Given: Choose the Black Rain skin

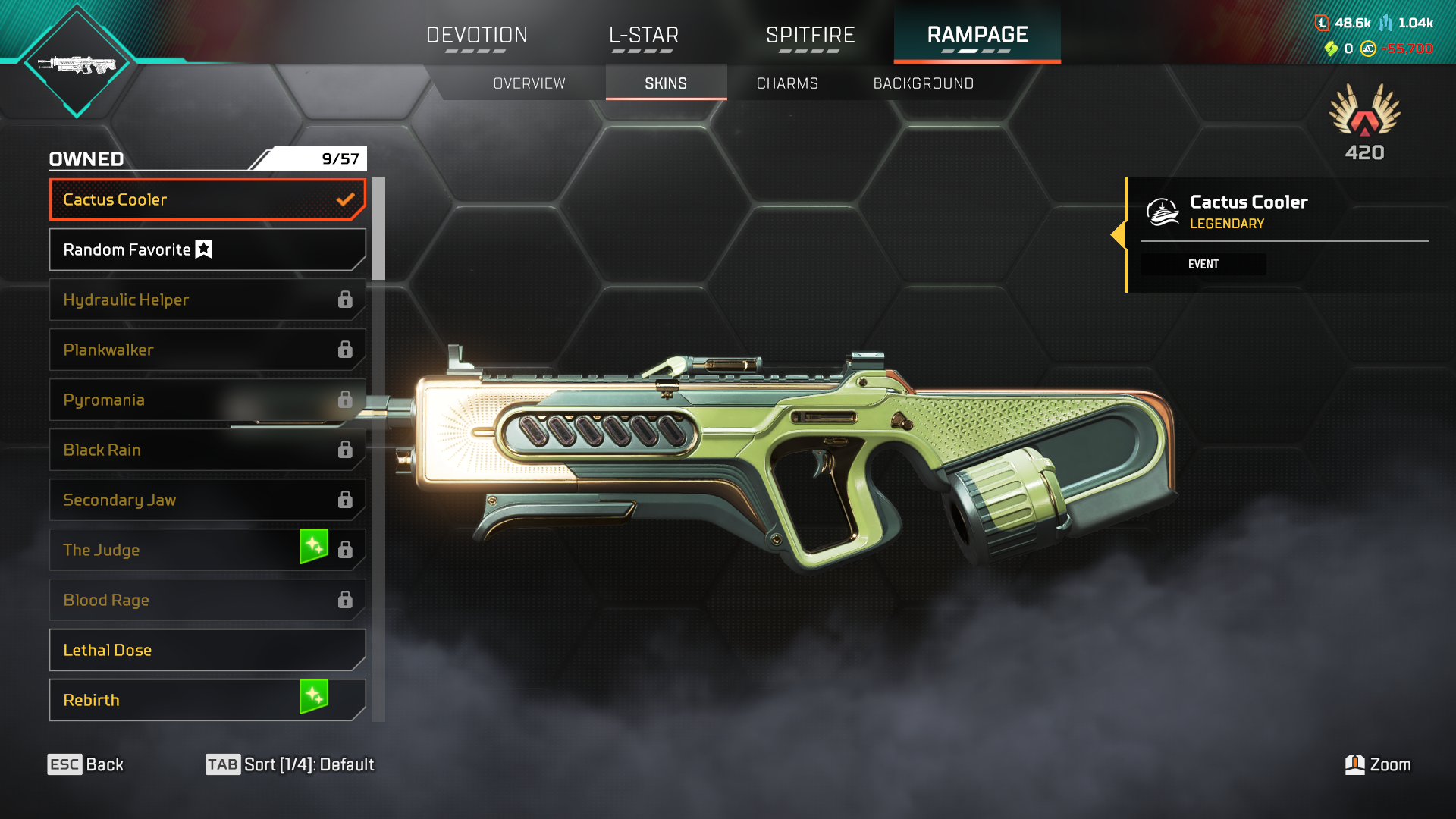Looking at the screenshot, I should [207, 450].
